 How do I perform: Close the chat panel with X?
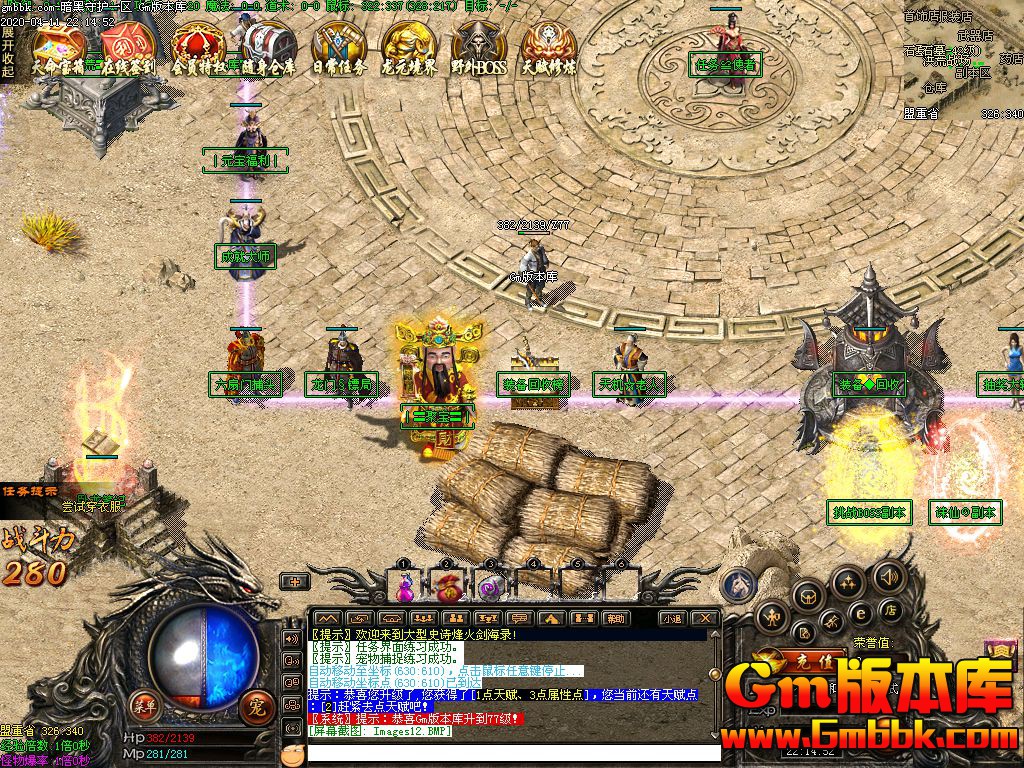705,619
